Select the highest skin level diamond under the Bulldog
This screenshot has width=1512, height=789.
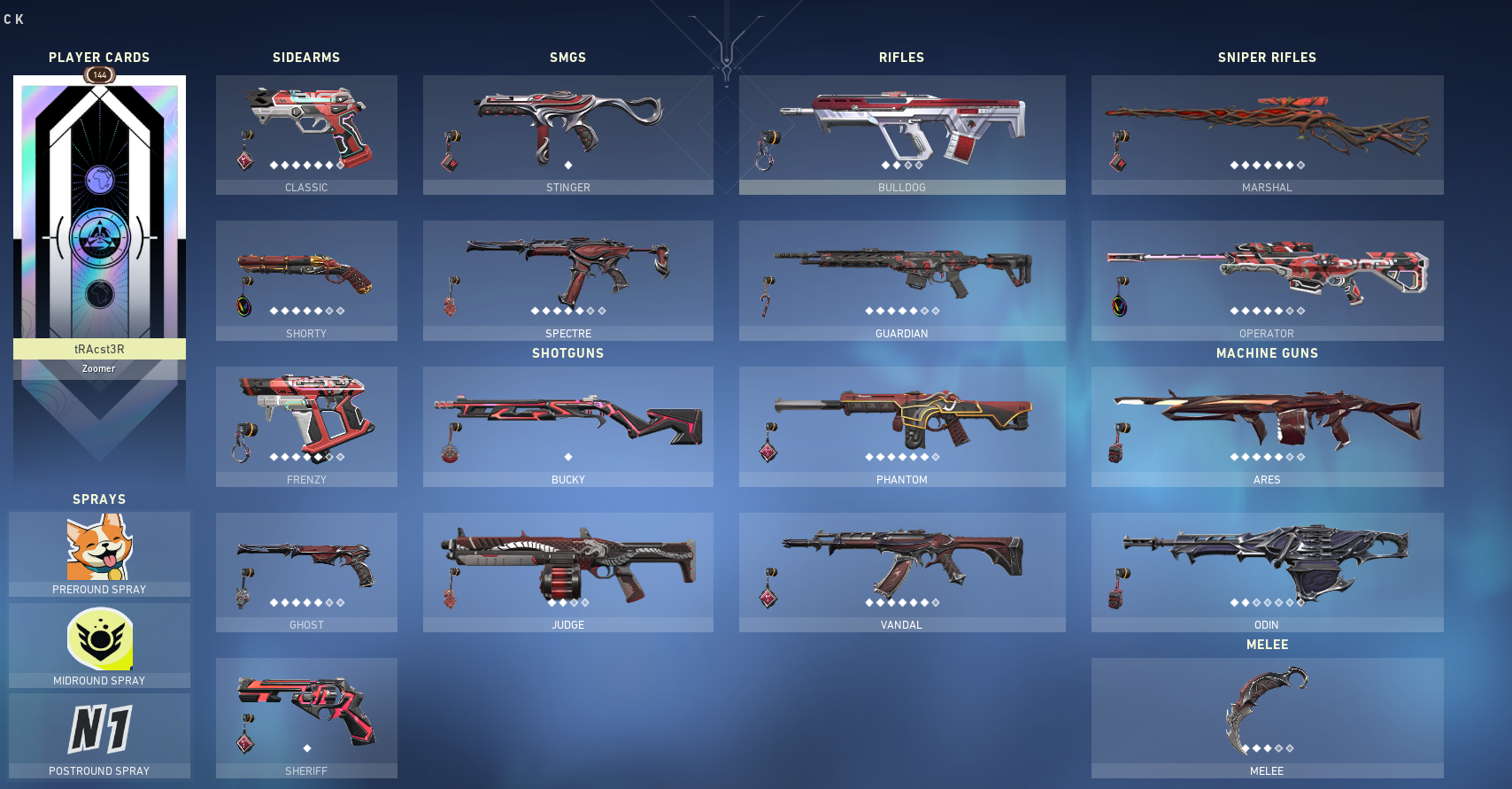pos(921,163)
